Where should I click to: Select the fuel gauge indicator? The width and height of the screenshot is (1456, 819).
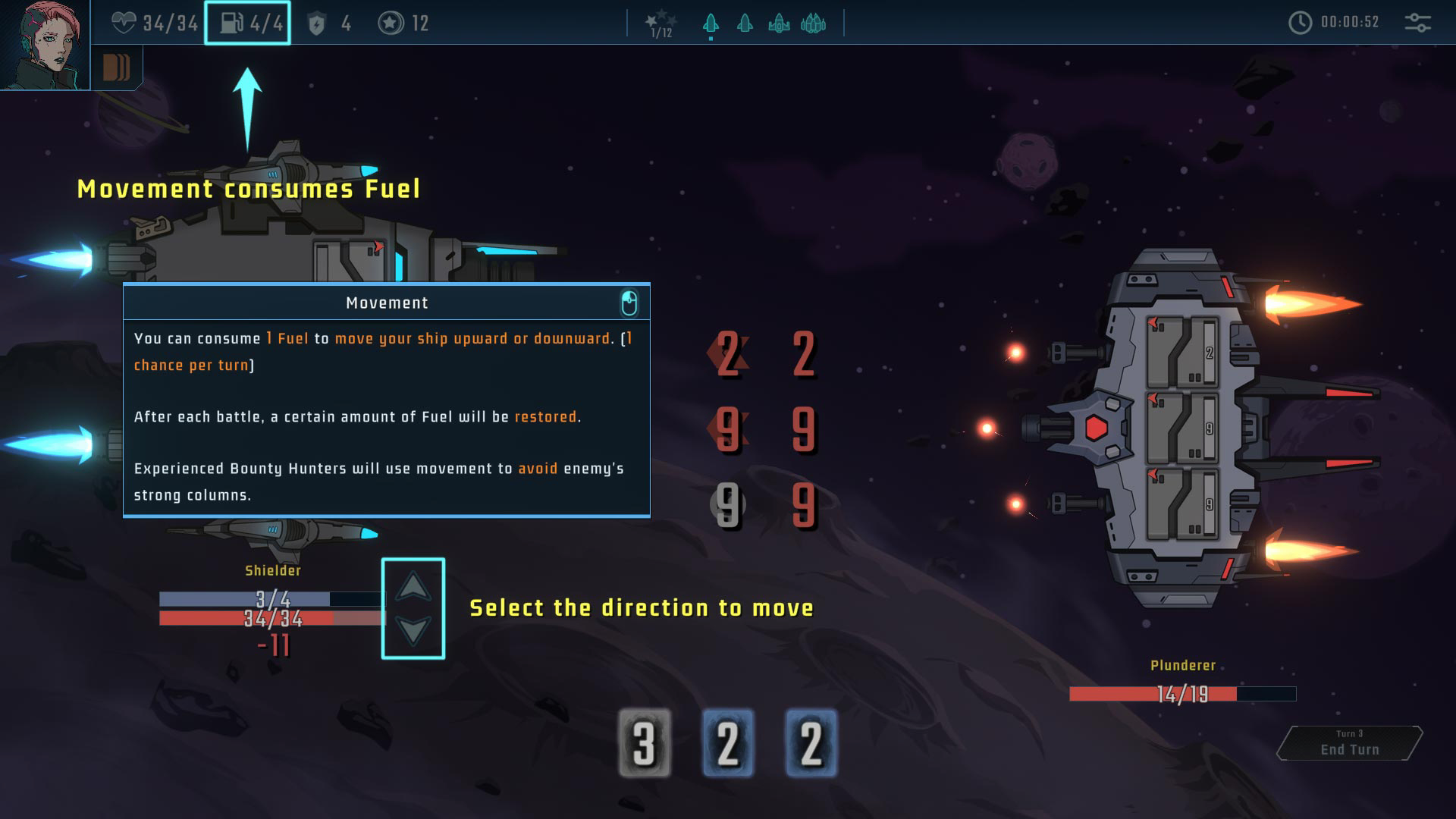tap(247, 23)
